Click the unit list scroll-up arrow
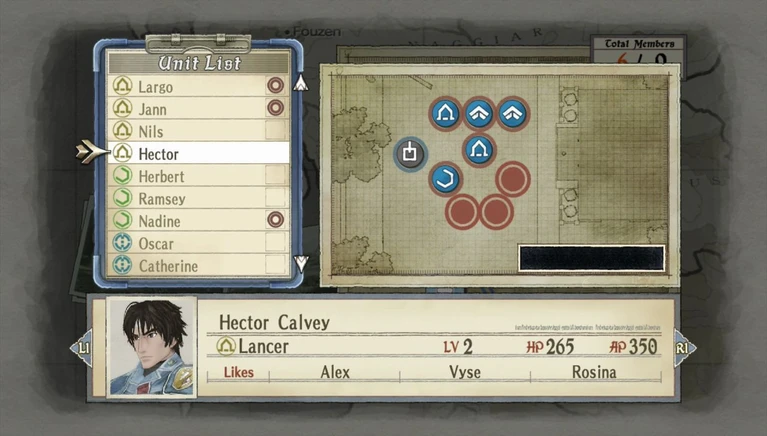Image resolution: width=767 pixels, height=436 pixels. click(301, 82)
